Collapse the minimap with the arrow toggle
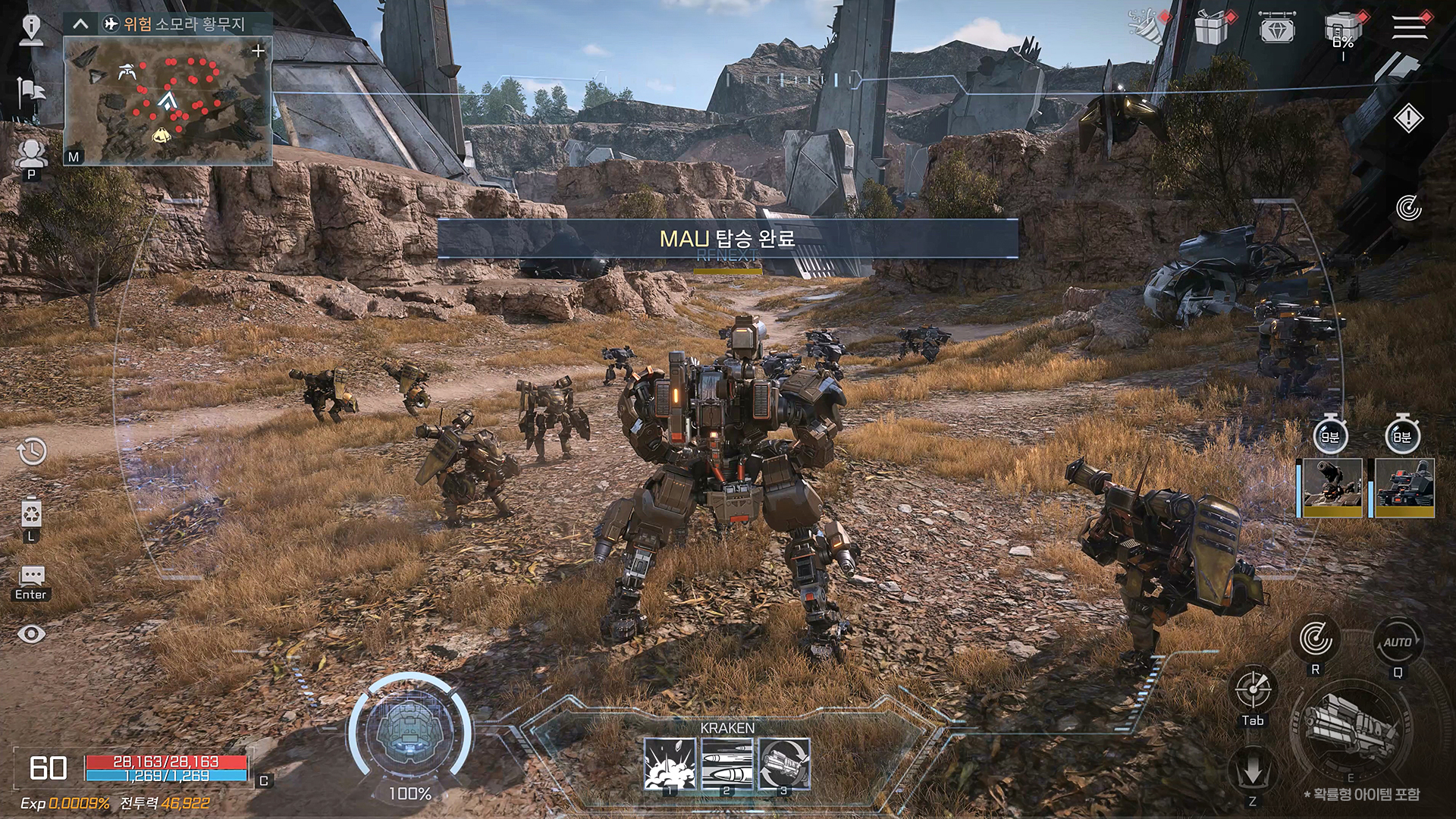The height and width of the screenshot is (819, 1456). tap(80, 24)
